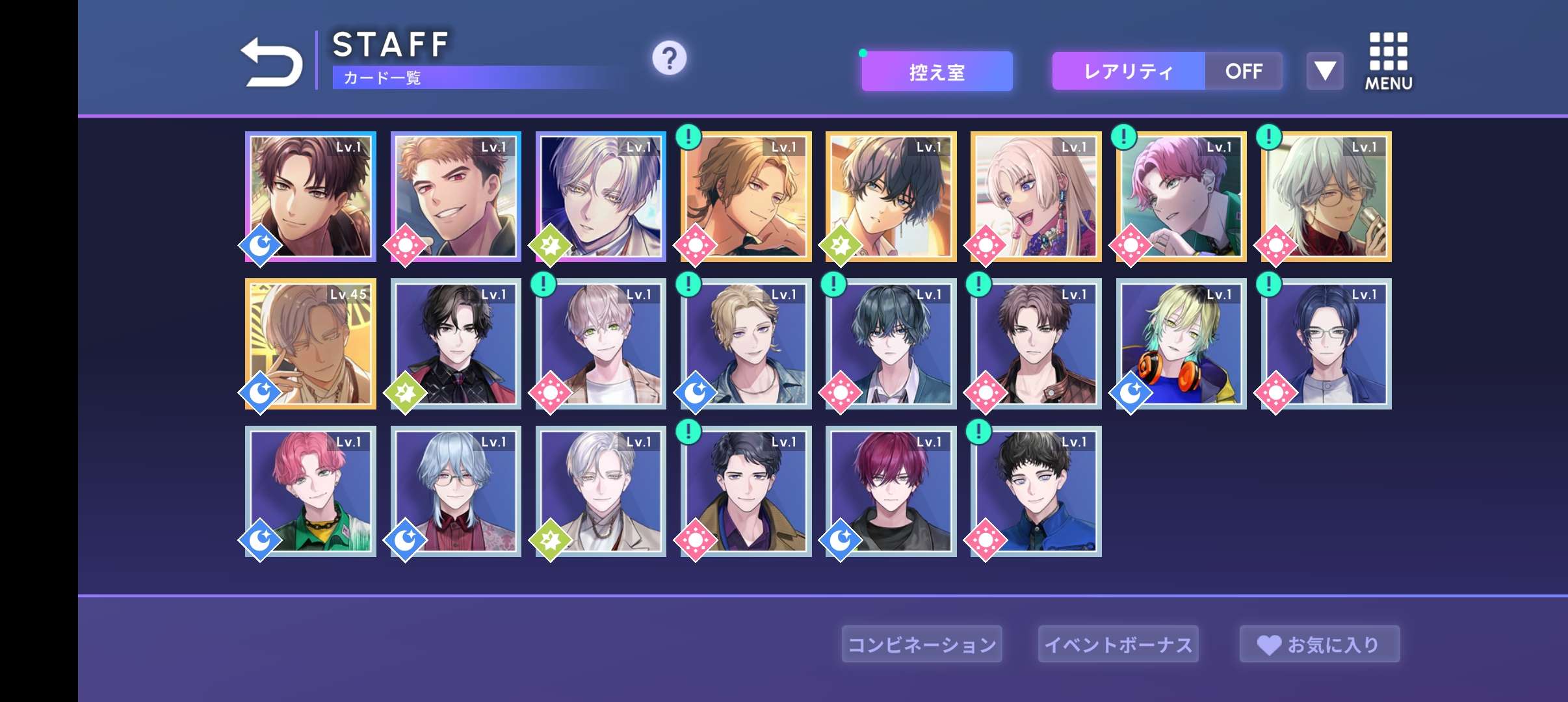
Task: Choose the light-blue-haired glasses card
Action: 456,491
